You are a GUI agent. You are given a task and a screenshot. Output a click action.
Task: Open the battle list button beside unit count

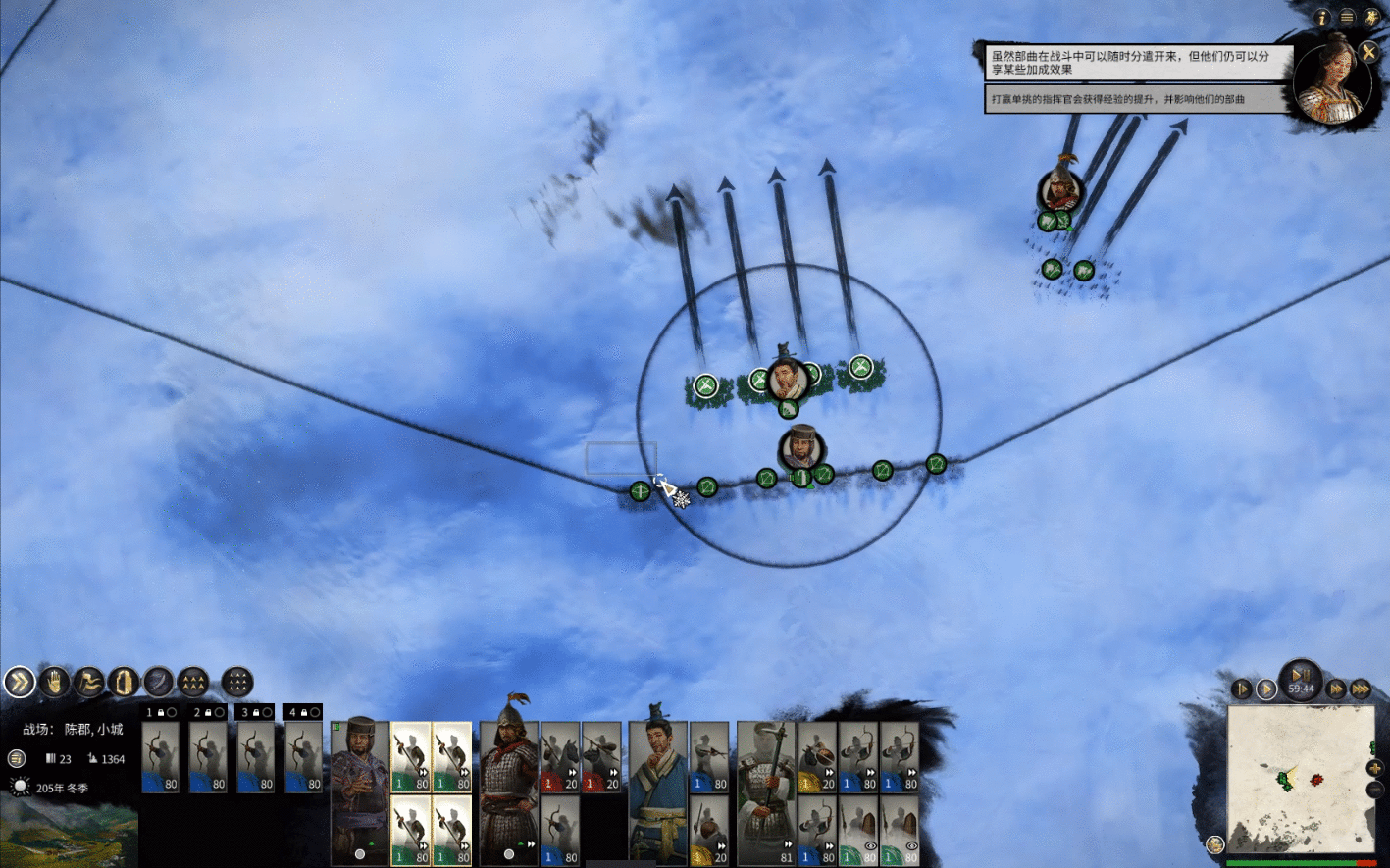[x=16, y=758]
